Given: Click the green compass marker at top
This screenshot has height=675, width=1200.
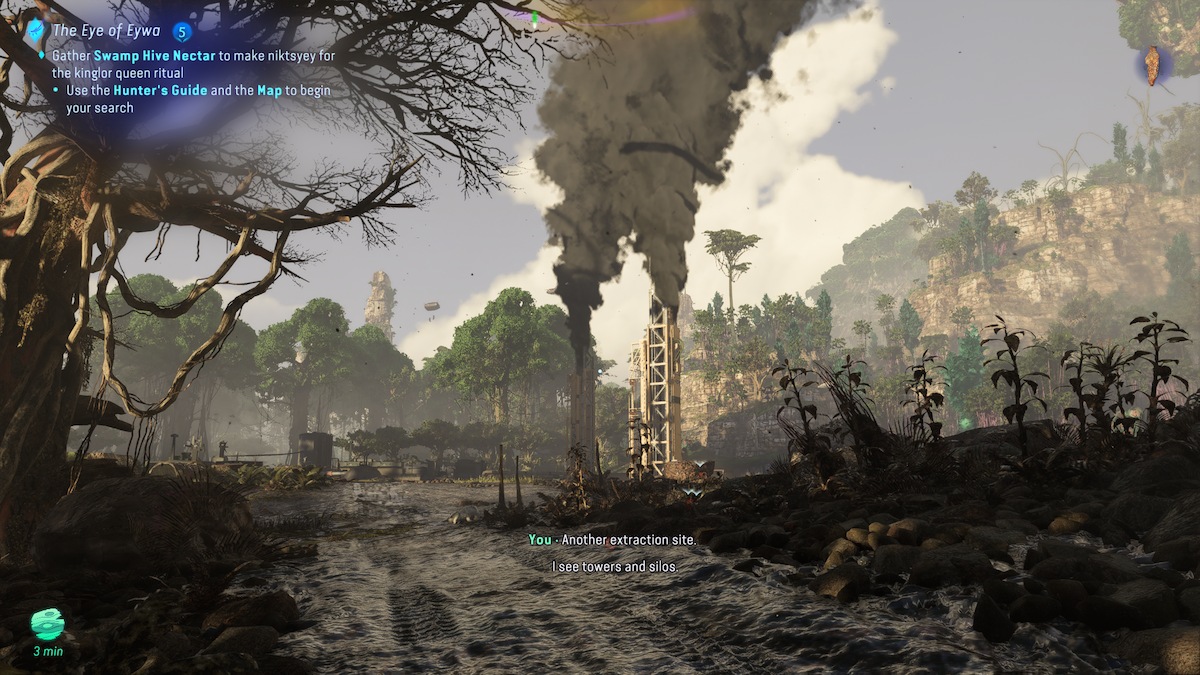Looking at the screenshot, I should coord(535,18).
